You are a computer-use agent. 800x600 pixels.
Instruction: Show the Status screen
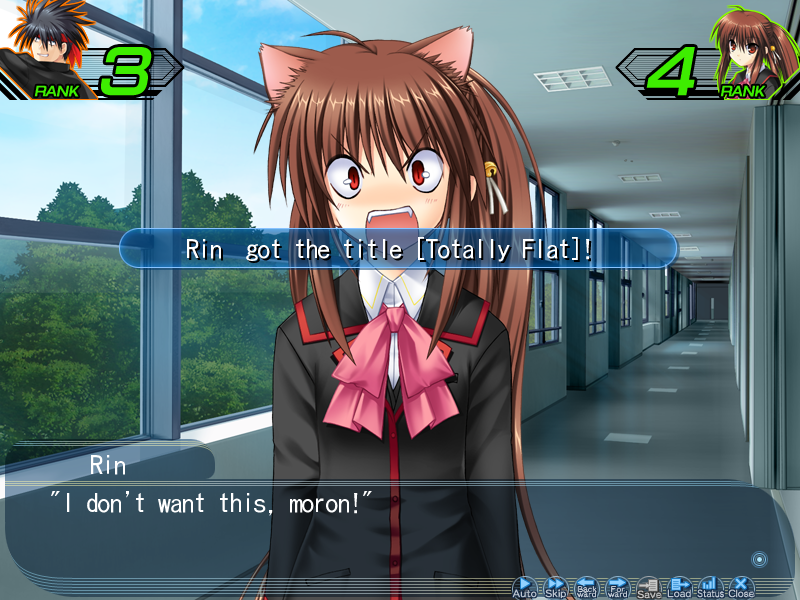pyautogui.click(x=710, y=585)
